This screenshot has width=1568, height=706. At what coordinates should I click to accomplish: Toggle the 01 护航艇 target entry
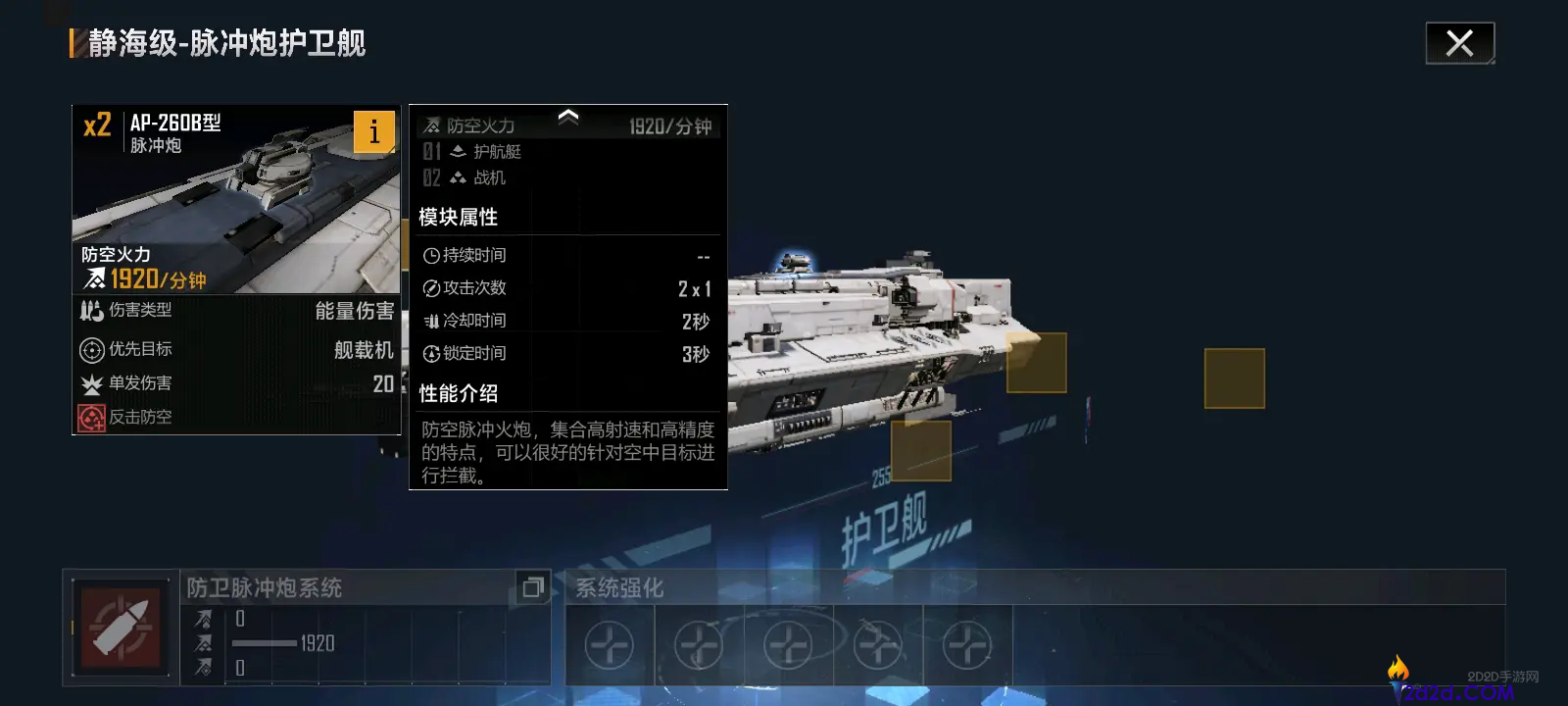[x=490, y=152]
